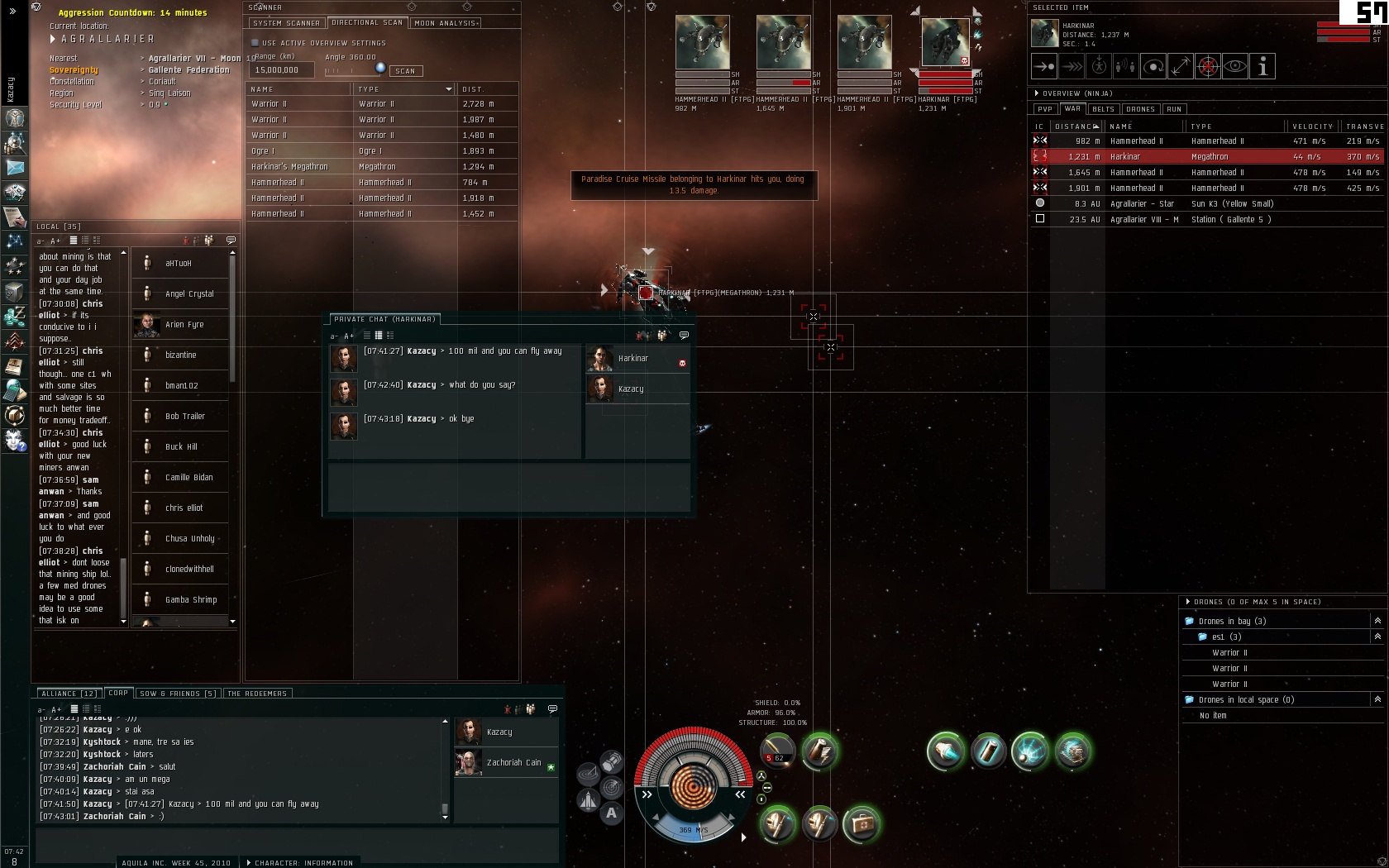
Task: Switch chat to the Alliance channel tab
Action: (69, 694)
